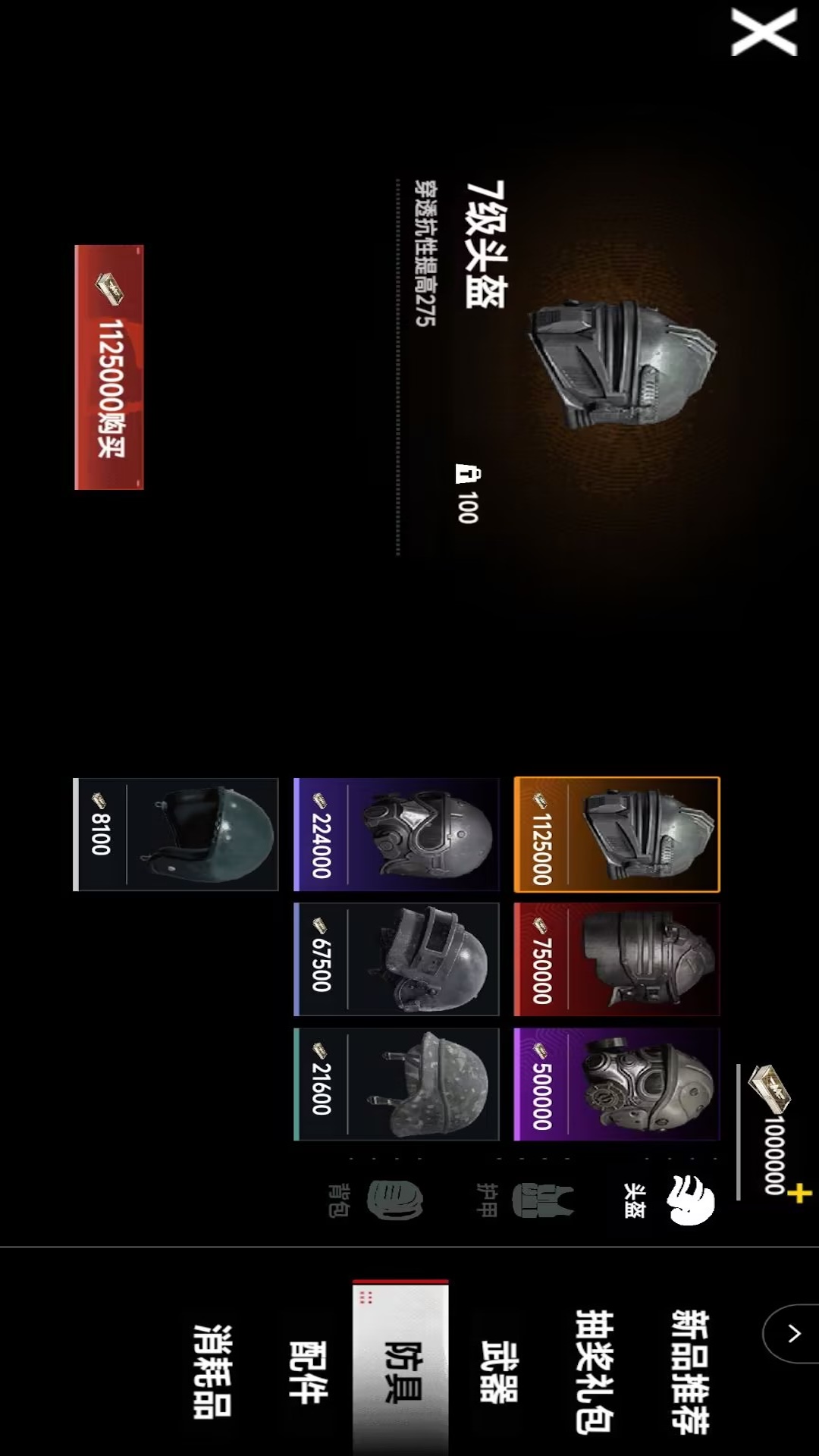Select the 224000 helmet tile
Screen dimensions: 819x1456
(x=397, y=834)
